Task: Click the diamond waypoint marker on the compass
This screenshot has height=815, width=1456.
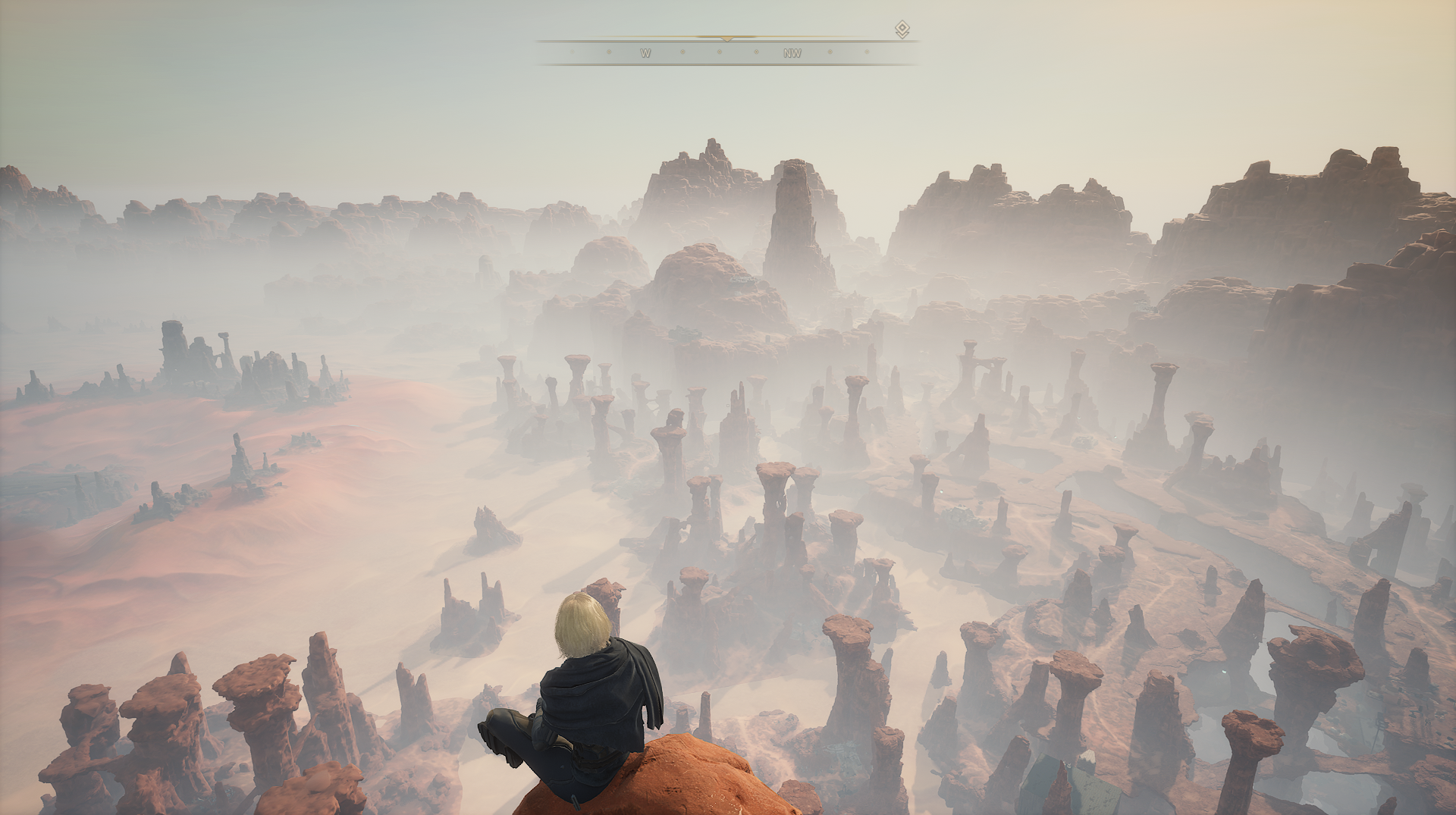Action: pos(902,30)
